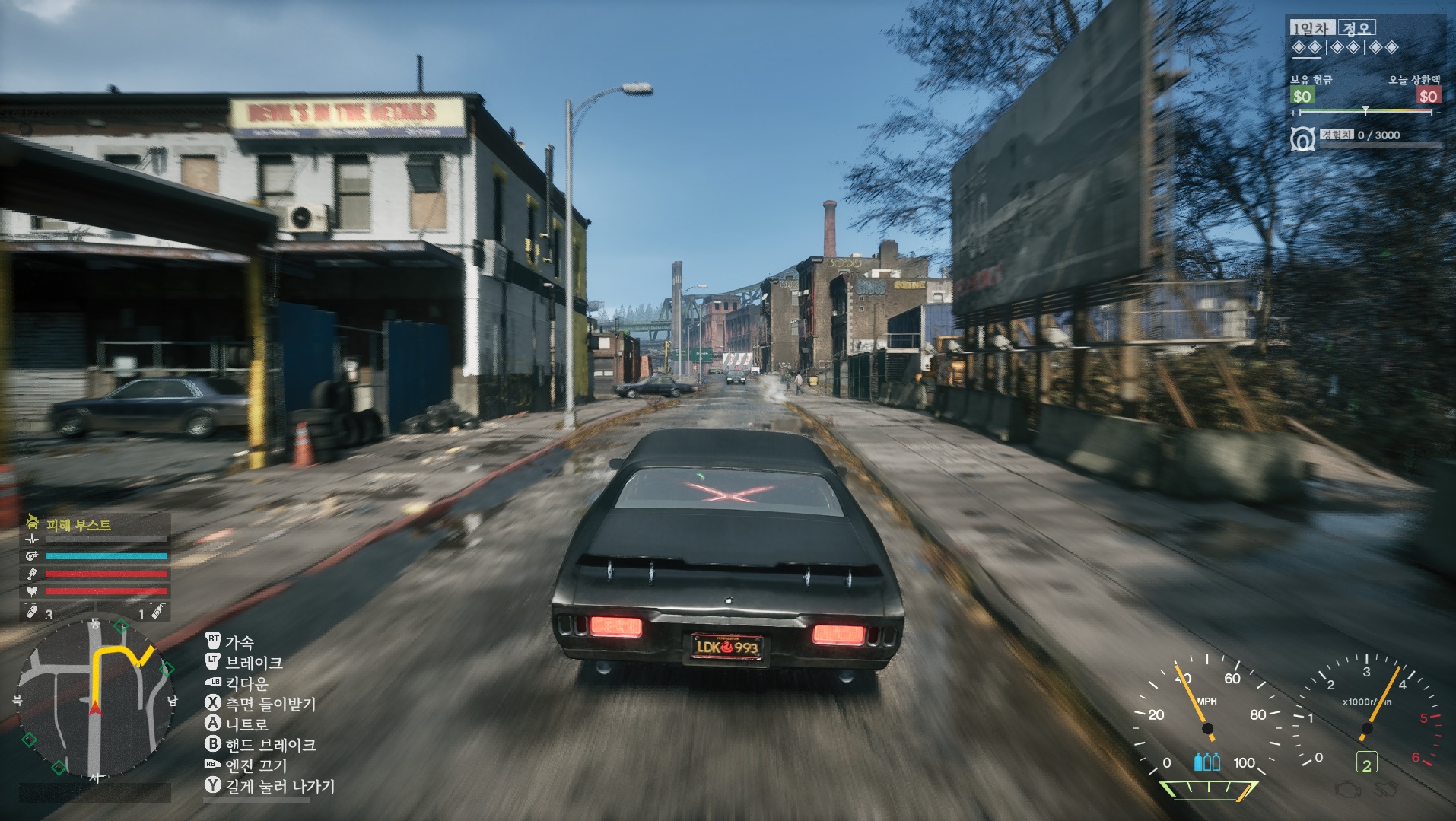Select the green gear indicator box
The height and width of the screenshot is (821, 1456).
1366,763
